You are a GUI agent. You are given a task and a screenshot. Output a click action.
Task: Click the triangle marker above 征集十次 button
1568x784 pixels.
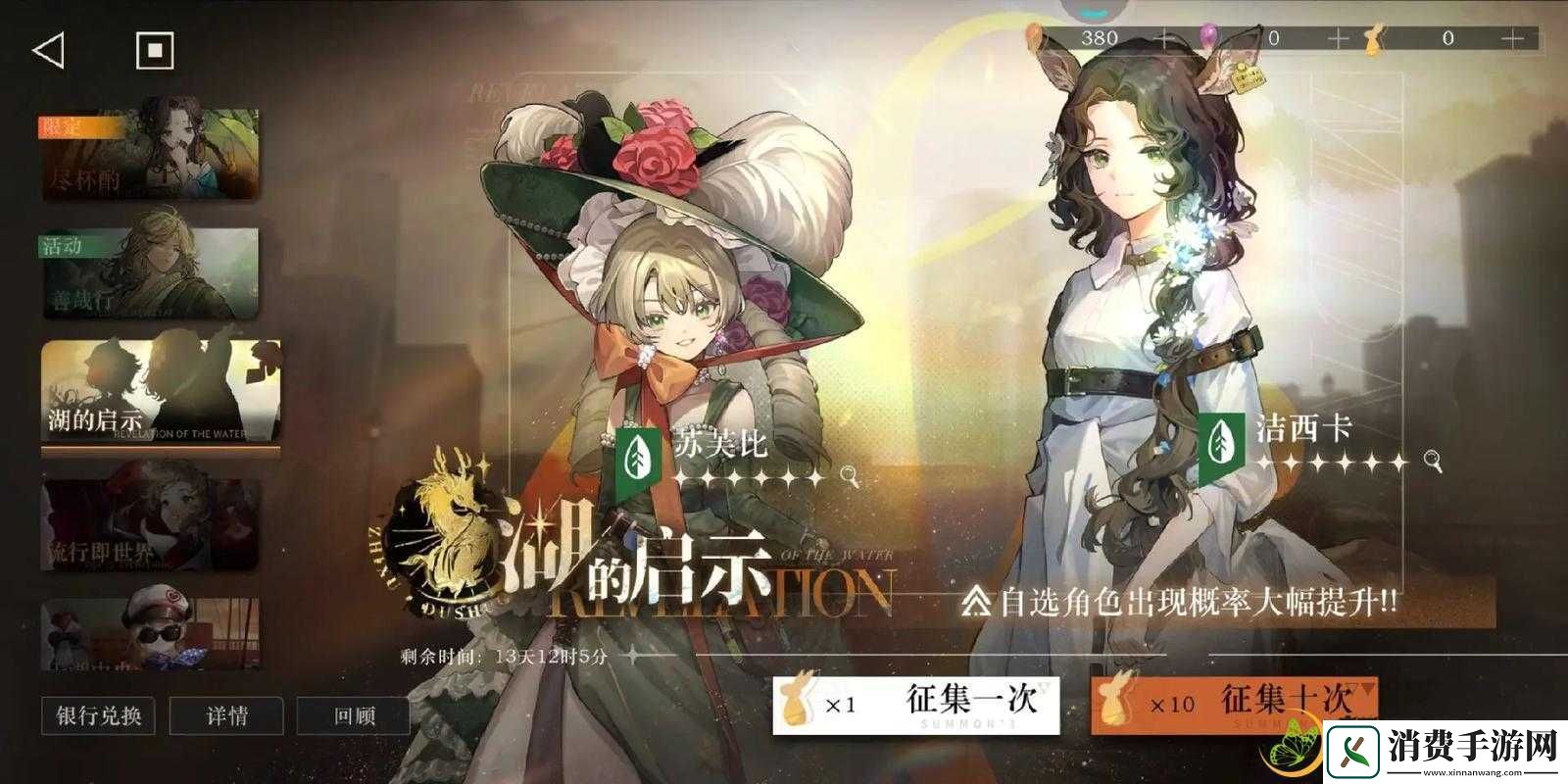tap(1360, 689)
